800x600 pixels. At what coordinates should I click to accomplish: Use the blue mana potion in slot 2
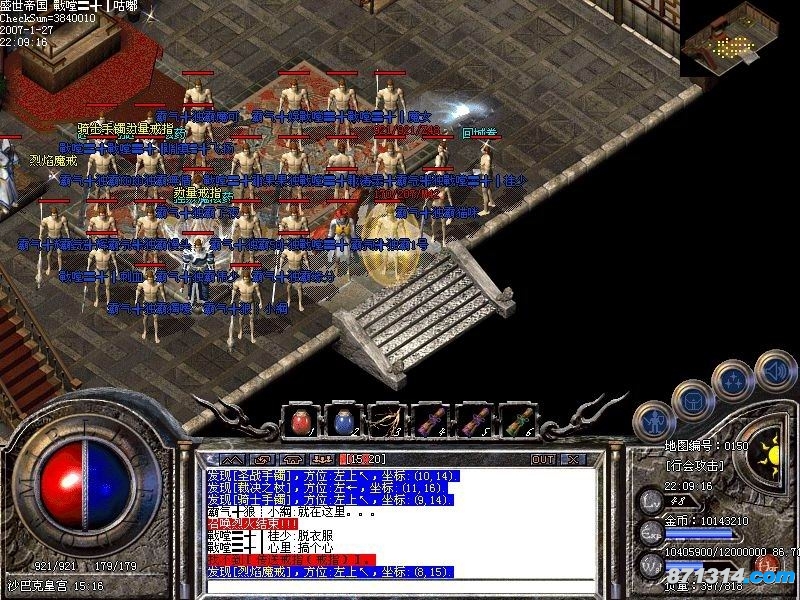(x=343, y=421)
